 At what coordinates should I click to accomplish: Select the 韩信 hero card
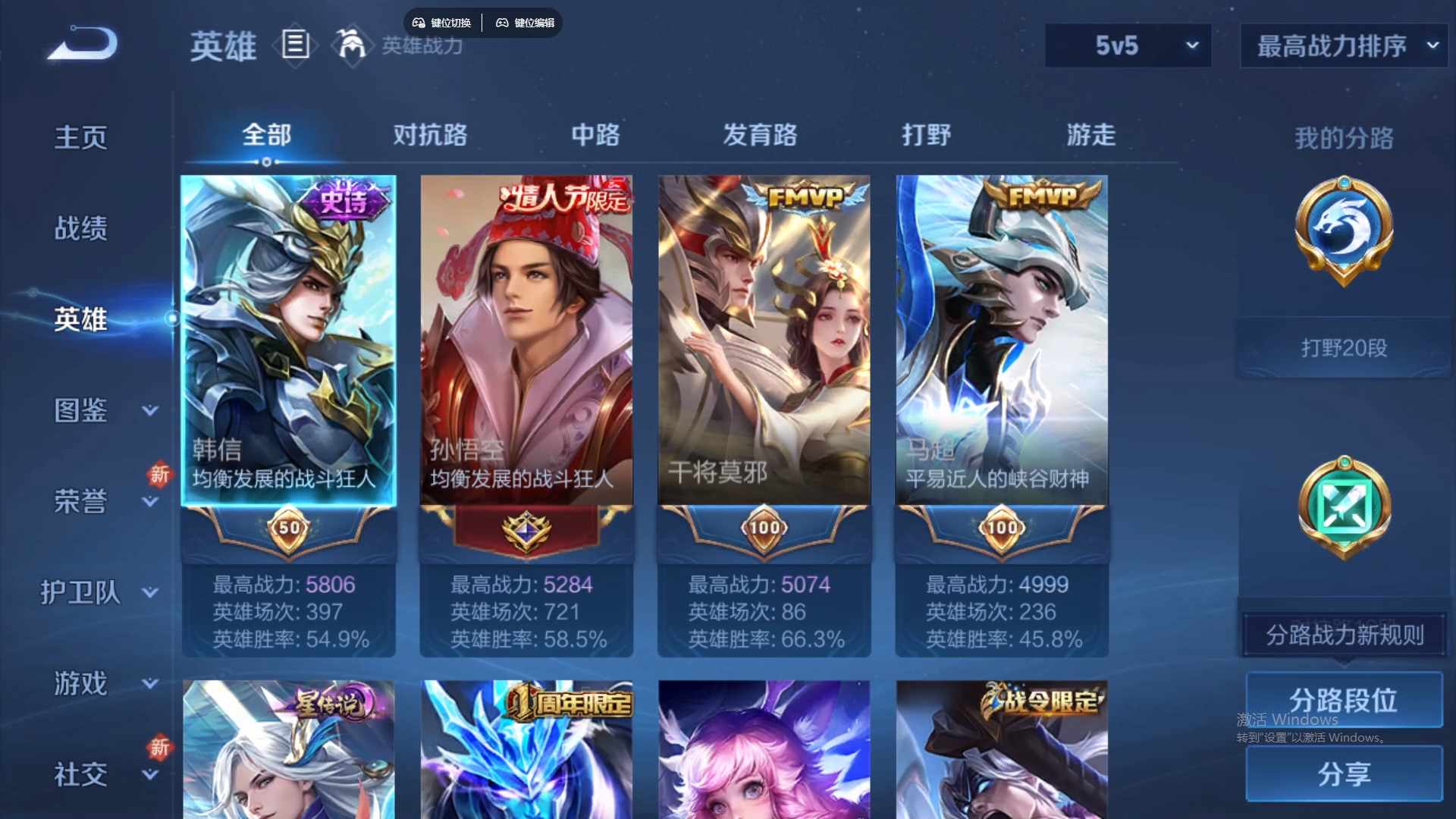point(288,341)
